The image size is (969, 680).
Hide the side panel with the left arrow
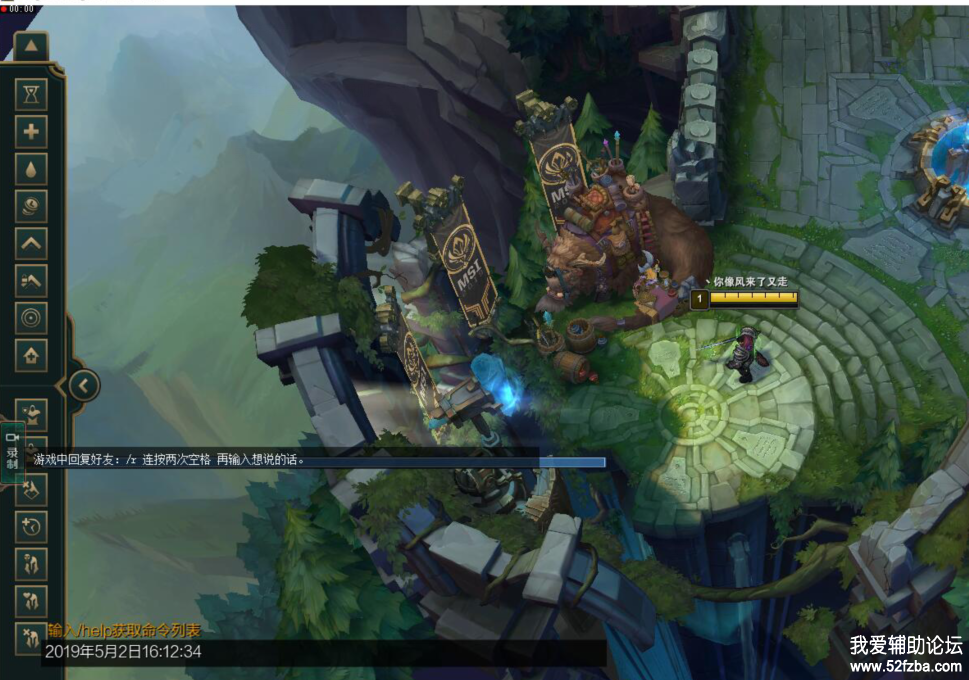(84, 385)
